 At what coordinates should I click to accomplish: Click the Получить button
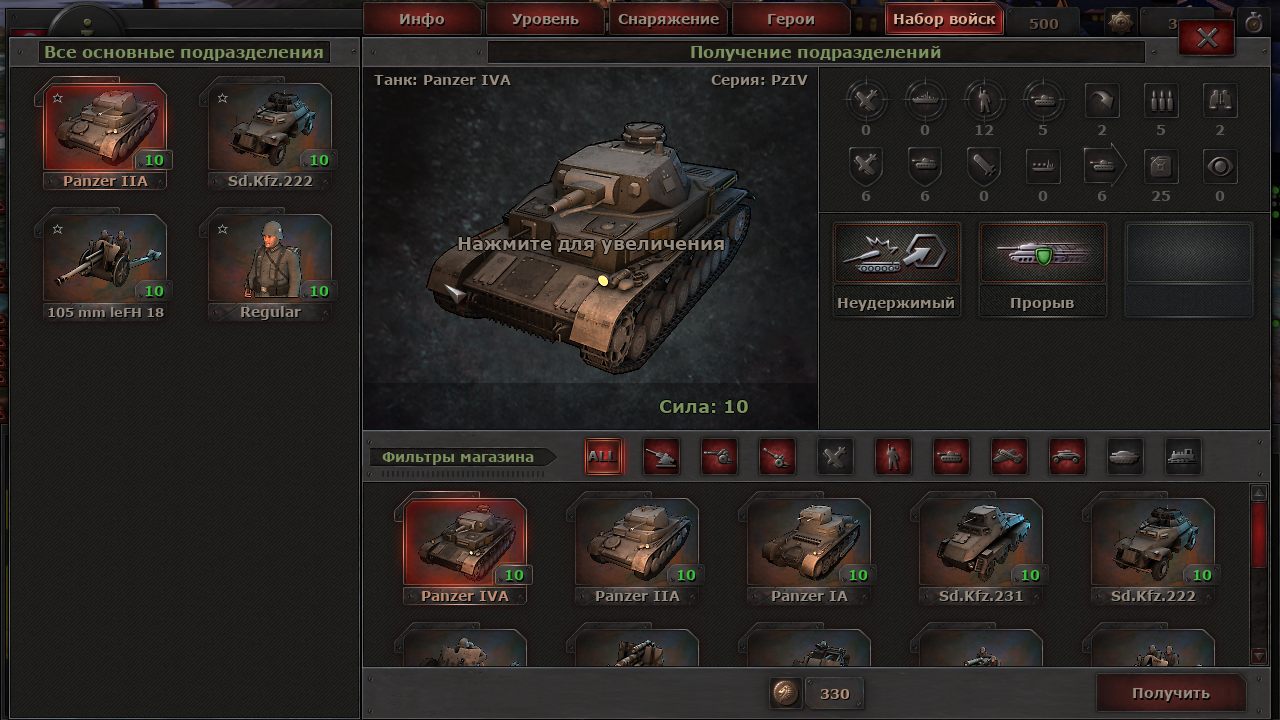(1170, 693)
